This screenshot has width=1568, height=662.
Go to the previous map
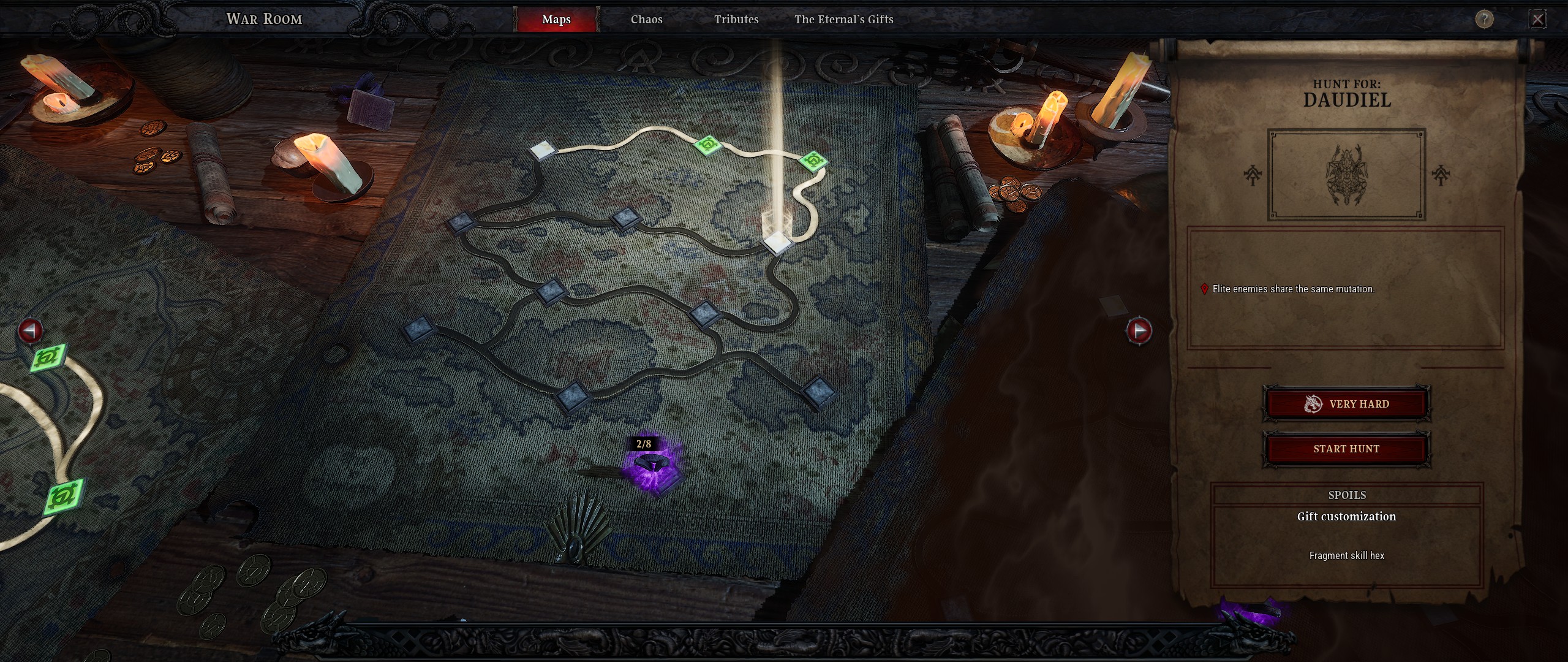[30, 330]
